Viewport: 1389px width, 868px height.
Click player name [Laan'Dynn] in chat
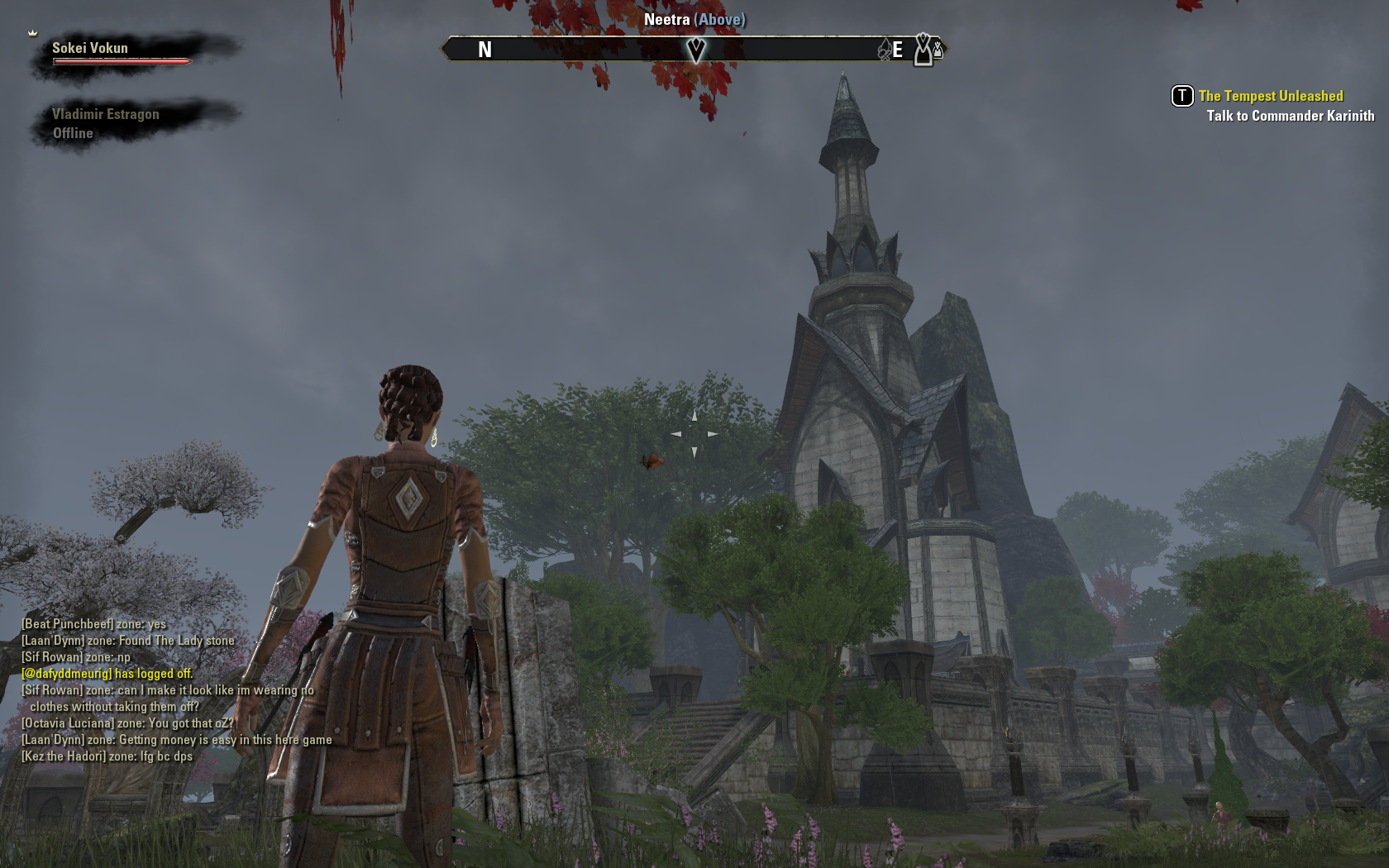tap(51, 641)
